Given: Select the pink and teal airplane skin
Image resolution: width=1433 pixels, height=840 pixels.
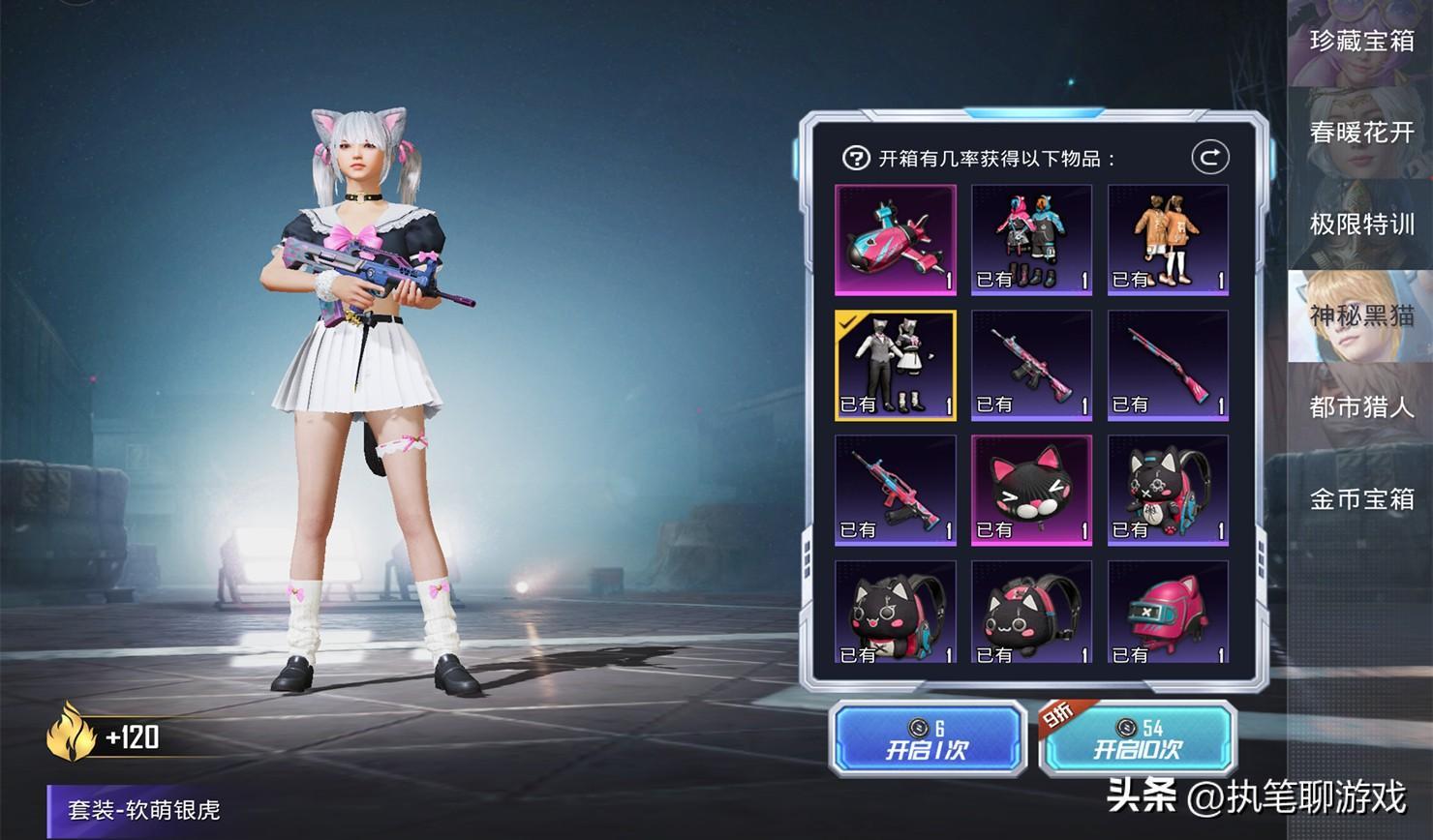Looking at the screenshot, I should click(x=896, y=240).
